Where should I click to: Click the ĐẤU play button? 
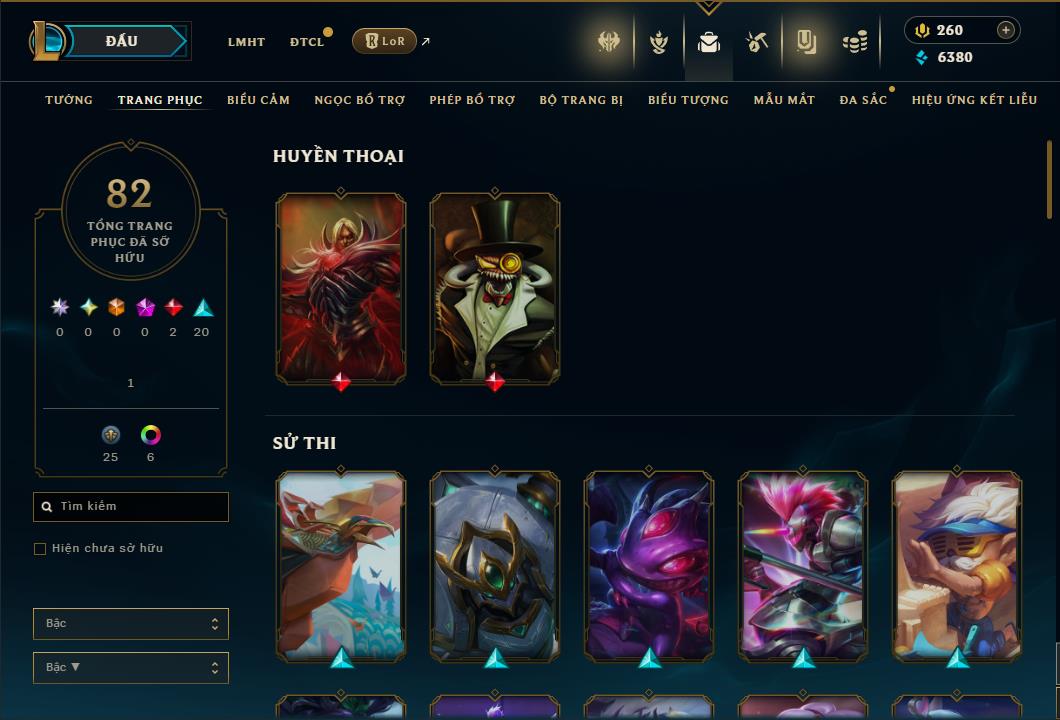pyautogui.click(x=122, y=41)
